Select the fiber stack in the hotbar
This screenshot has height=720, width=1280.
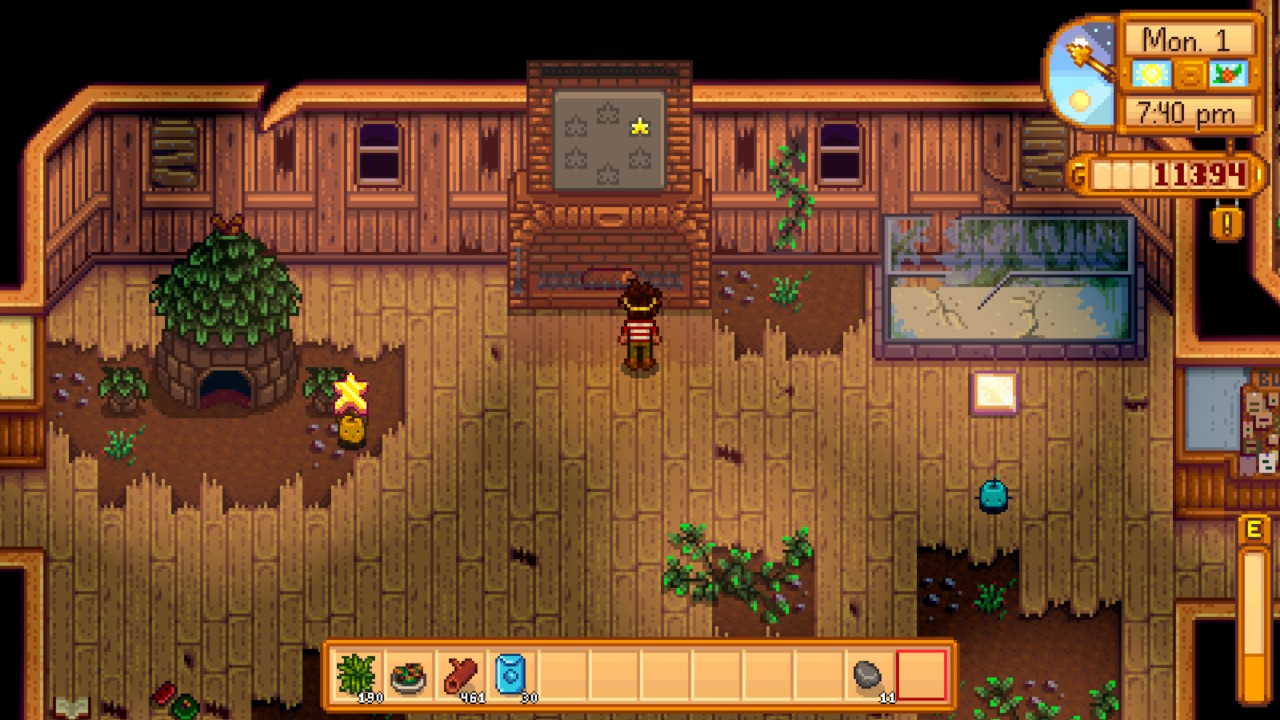click(x=357, y=675)
